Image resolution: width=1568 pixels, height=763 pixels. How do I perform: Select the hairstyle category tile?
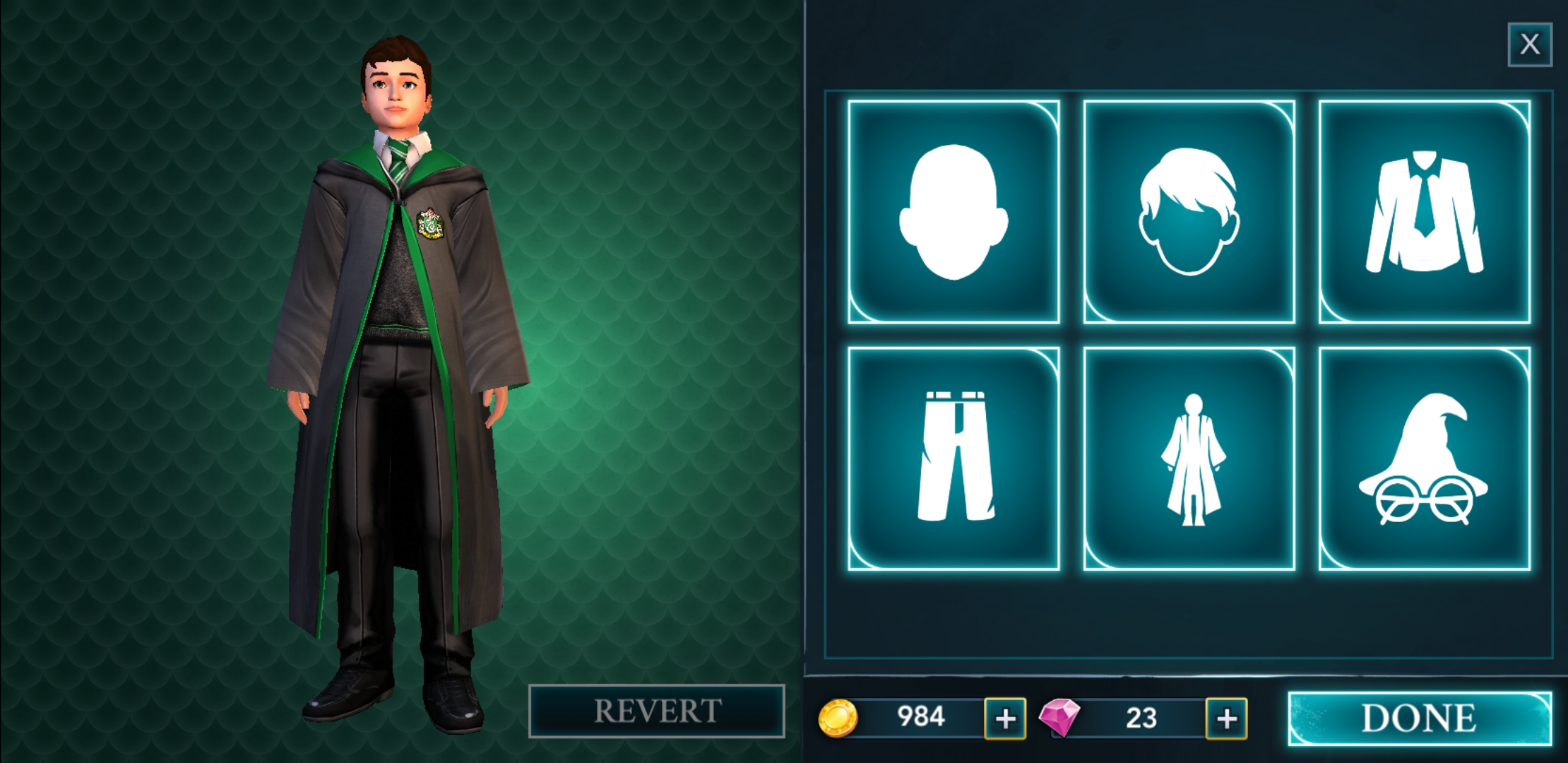pos(1189,212)
